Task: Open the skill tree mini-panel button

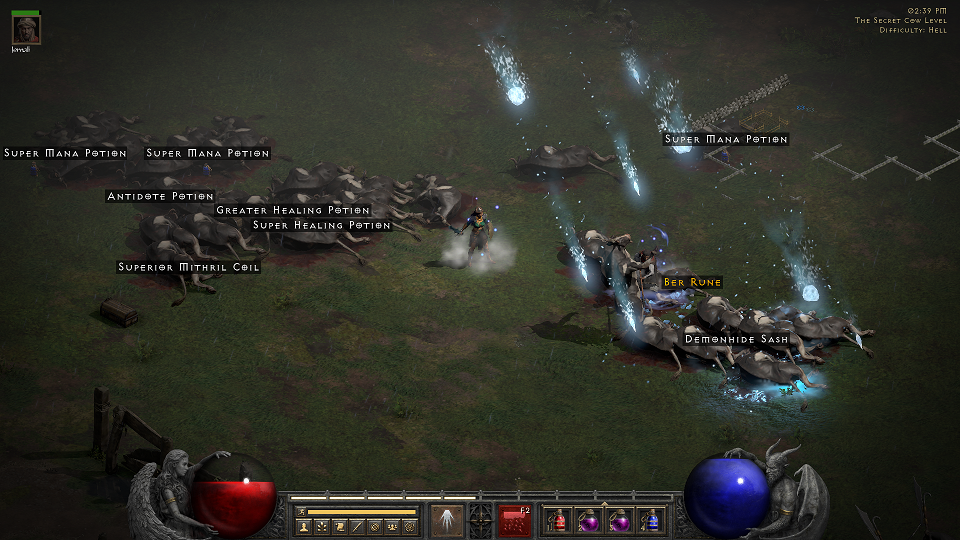Action: click(x=321, y=526)
